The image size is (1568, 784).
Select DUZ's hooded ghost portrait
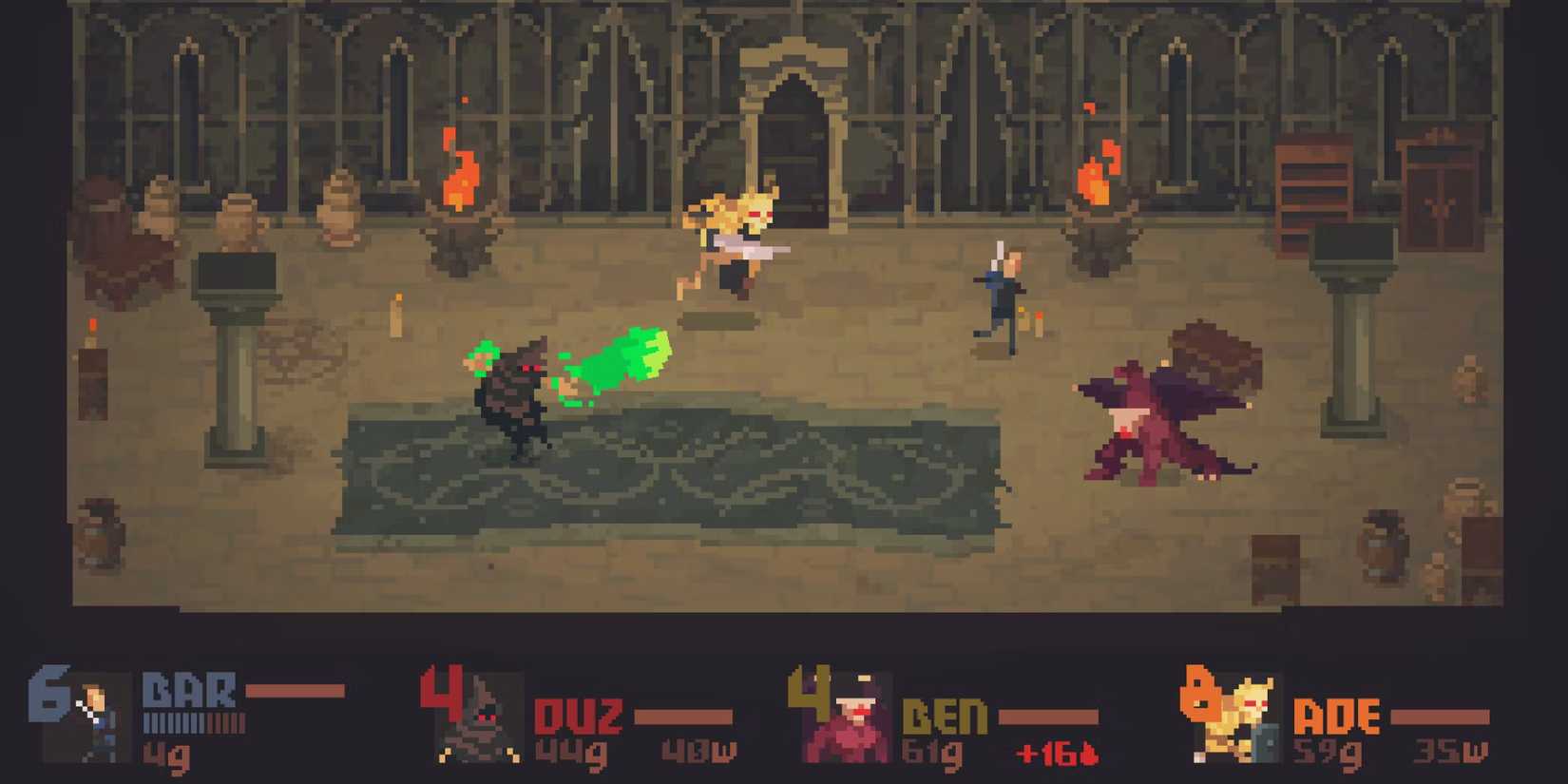[x=480, y=717]
